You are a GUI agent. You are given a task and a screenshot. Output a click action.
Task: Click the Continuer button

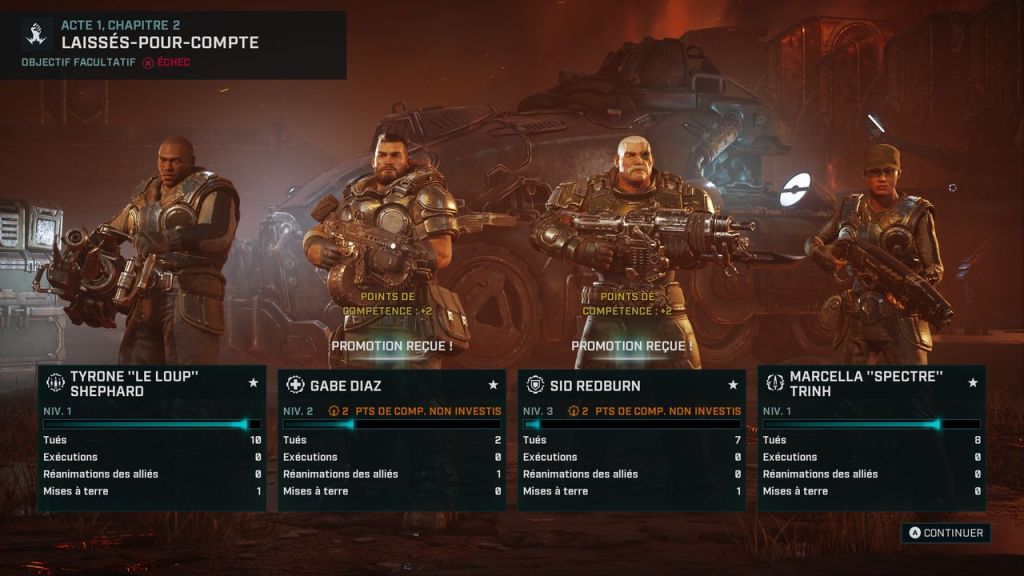coord(945,533)
